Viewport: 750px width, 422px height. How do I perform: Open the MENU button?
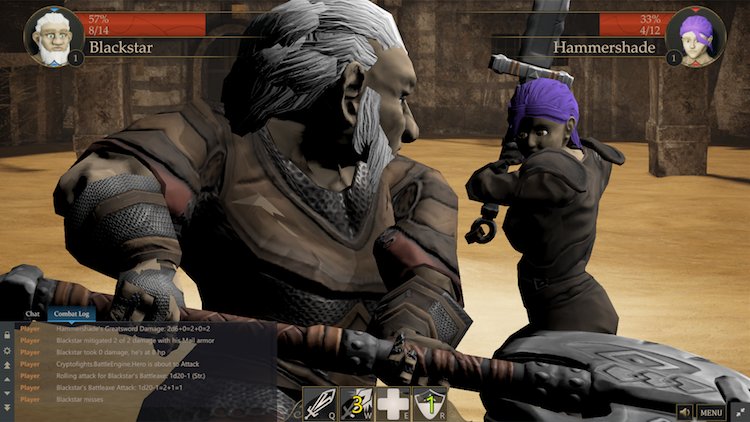[711, 412]
